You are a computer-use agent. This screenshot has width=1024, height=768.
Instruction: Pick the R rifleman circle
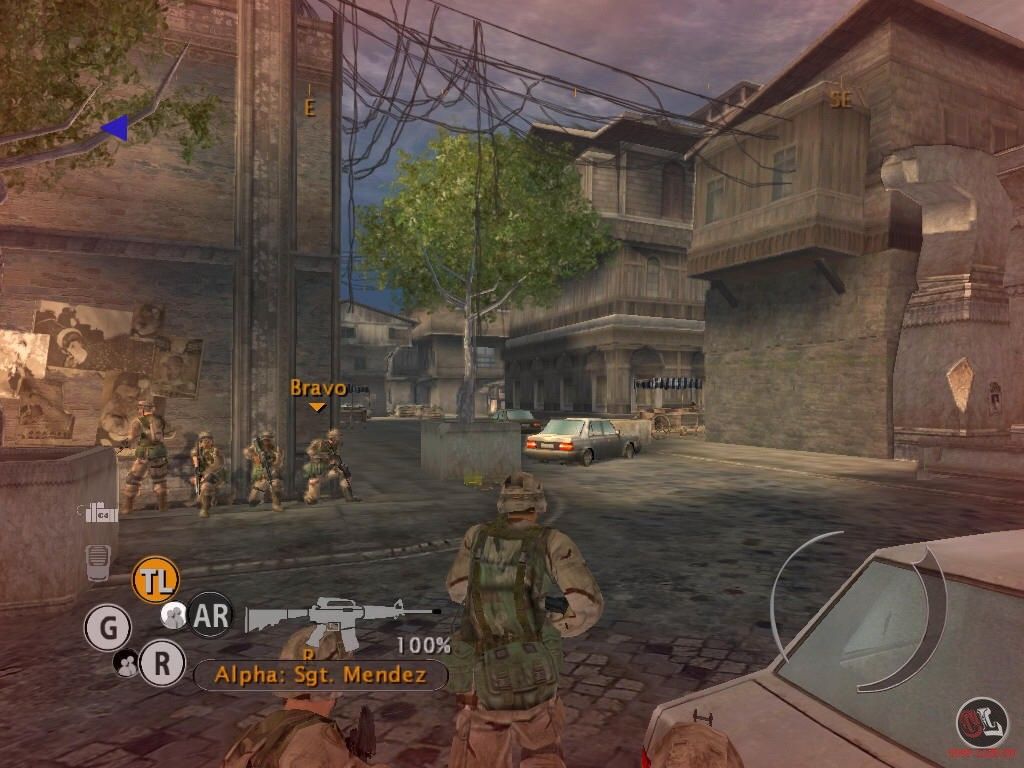click(161, 663)
